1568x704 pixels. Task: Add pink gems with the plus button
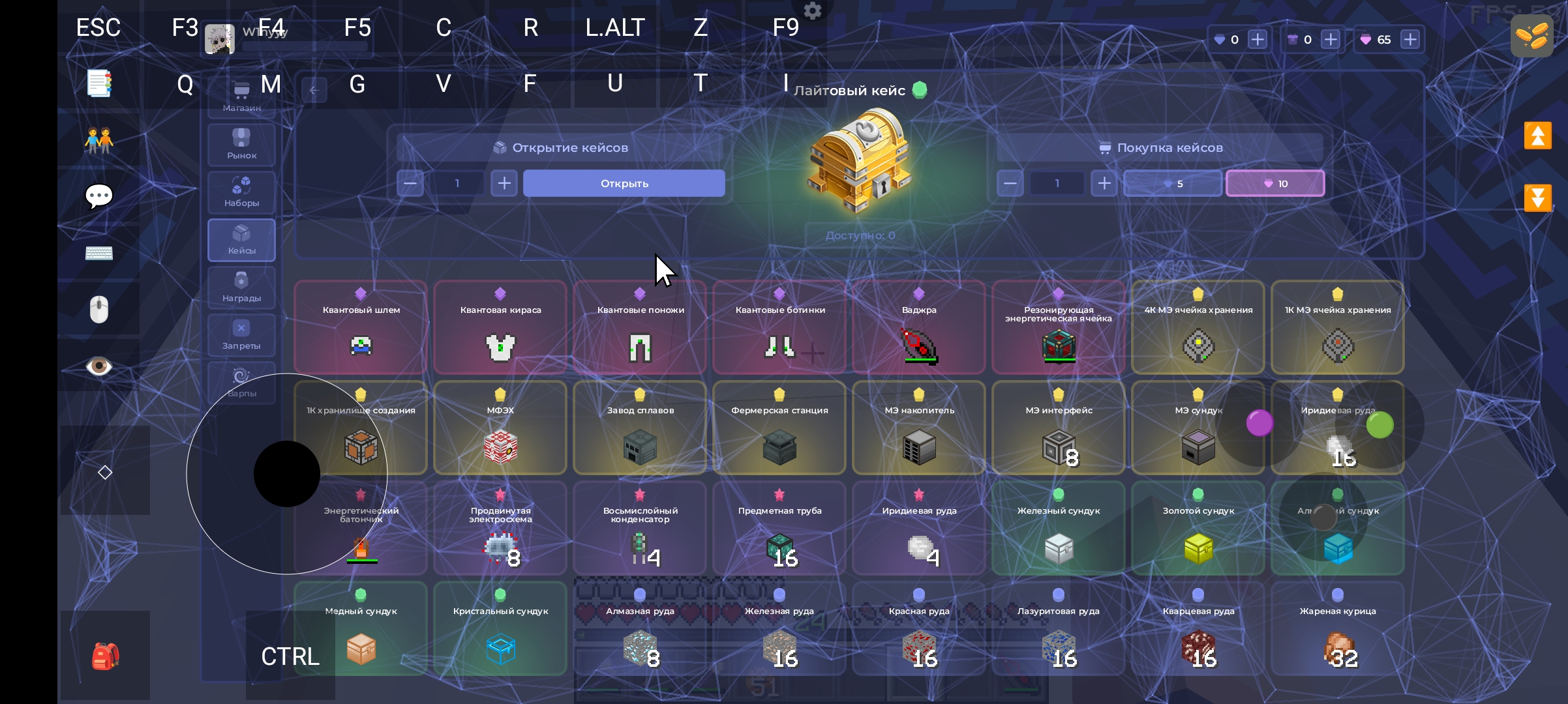pyautogui.click(x=1410, y=40)
